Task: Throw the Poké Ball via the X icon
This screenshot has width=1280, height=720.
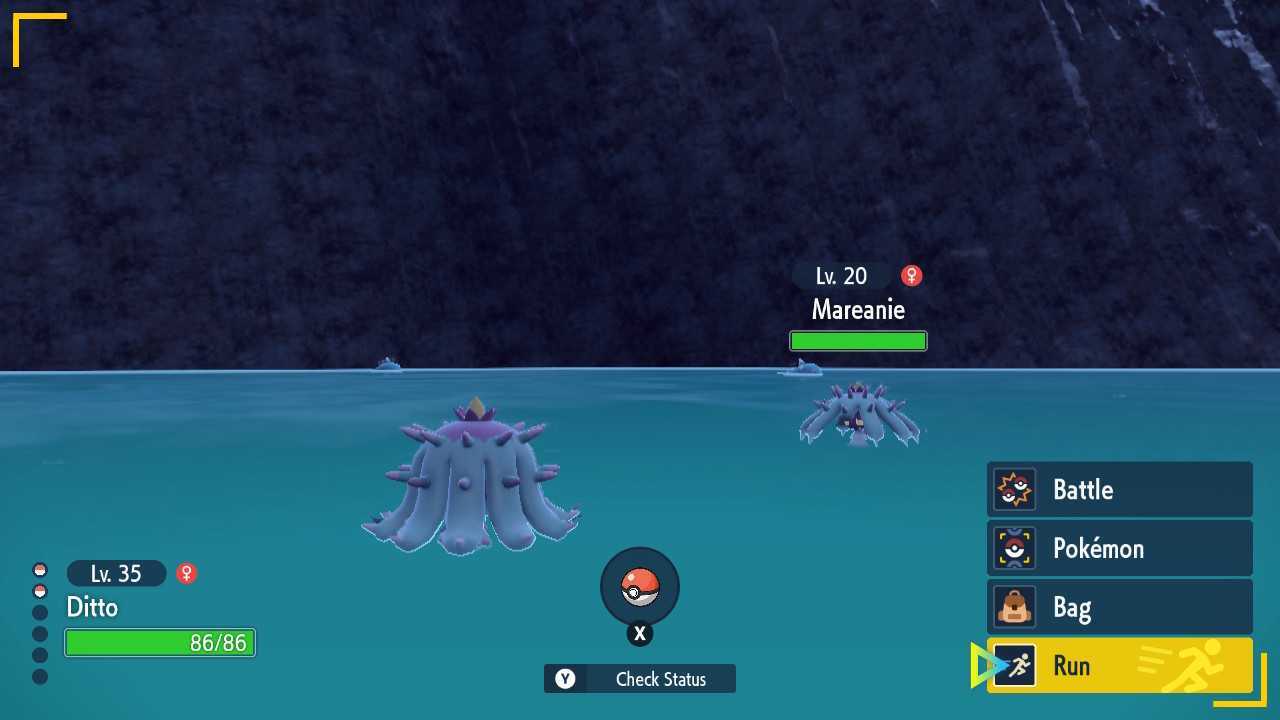Action: pyautogui.click(x=639, y=588)
